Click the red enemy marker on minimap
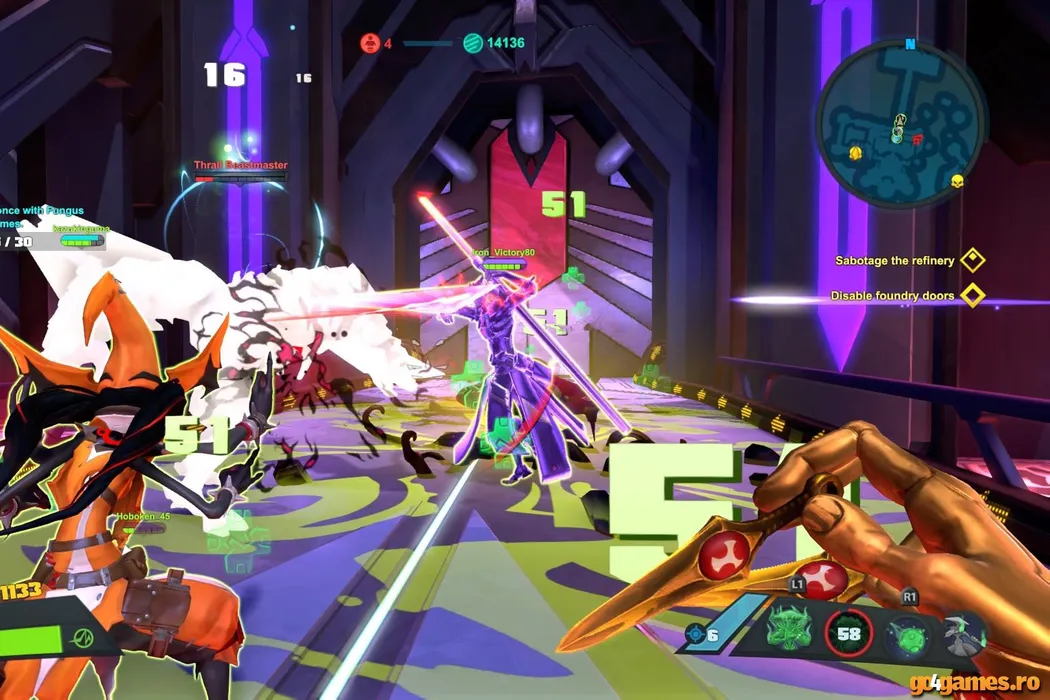The width and height of the screenshot is (1050, 700). 917,141
